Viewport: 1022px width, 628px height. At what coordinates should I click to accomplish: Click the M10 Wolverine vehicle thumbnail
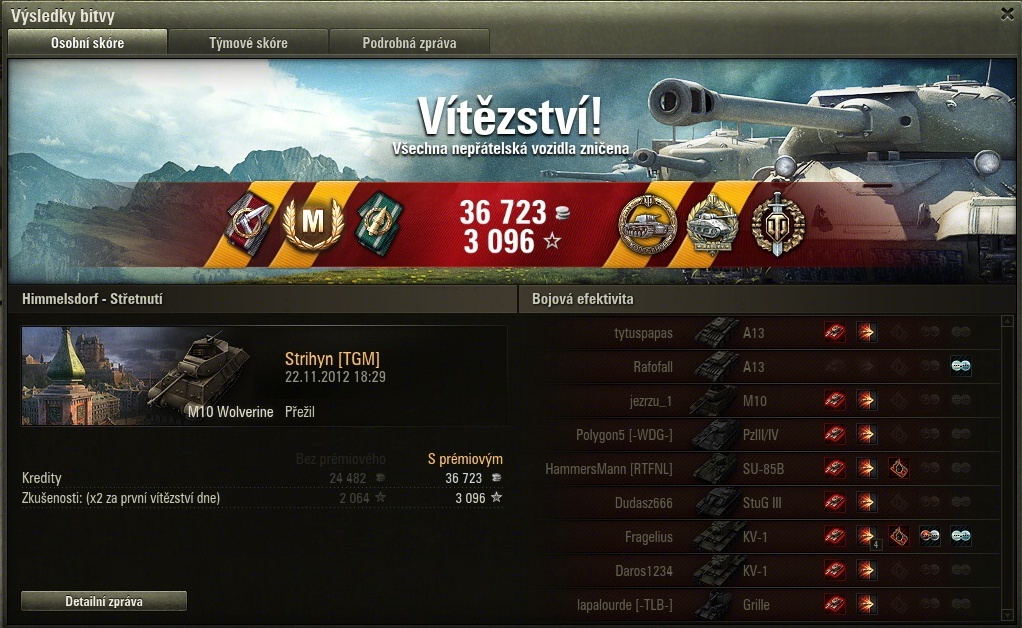click(x=147, y=375)
